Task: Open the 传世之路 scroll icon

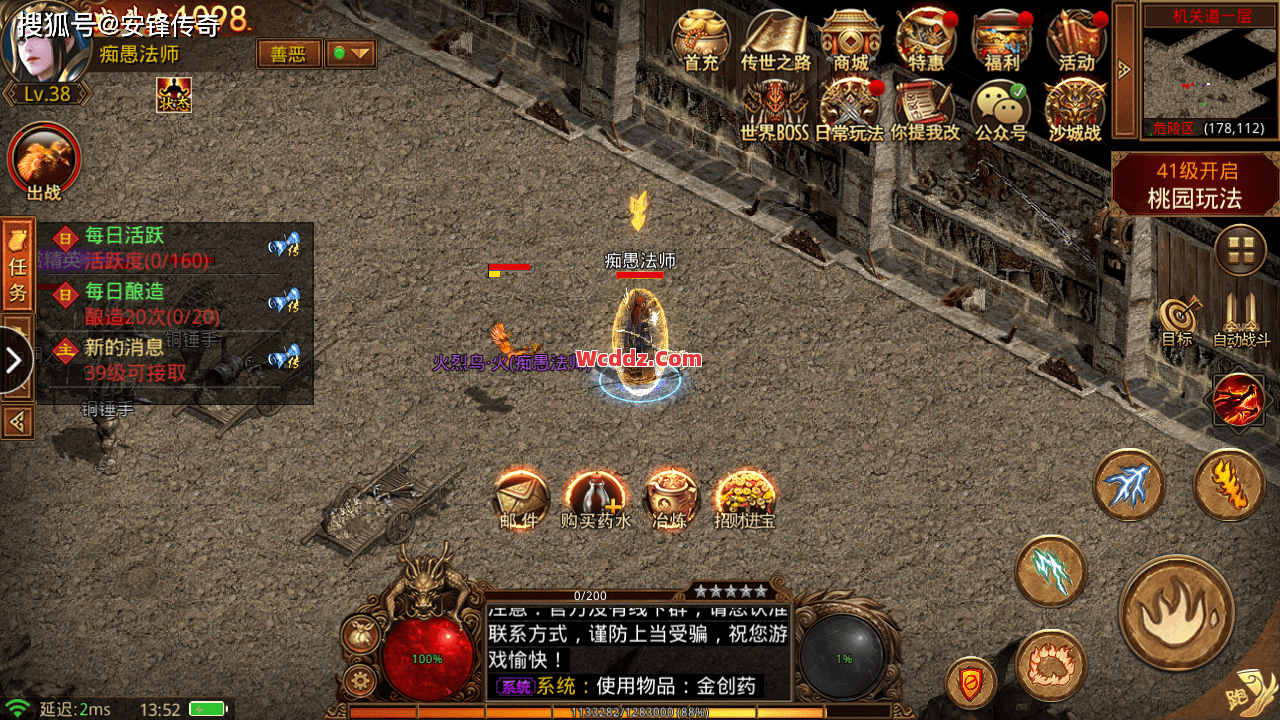Action: [775, 40]
